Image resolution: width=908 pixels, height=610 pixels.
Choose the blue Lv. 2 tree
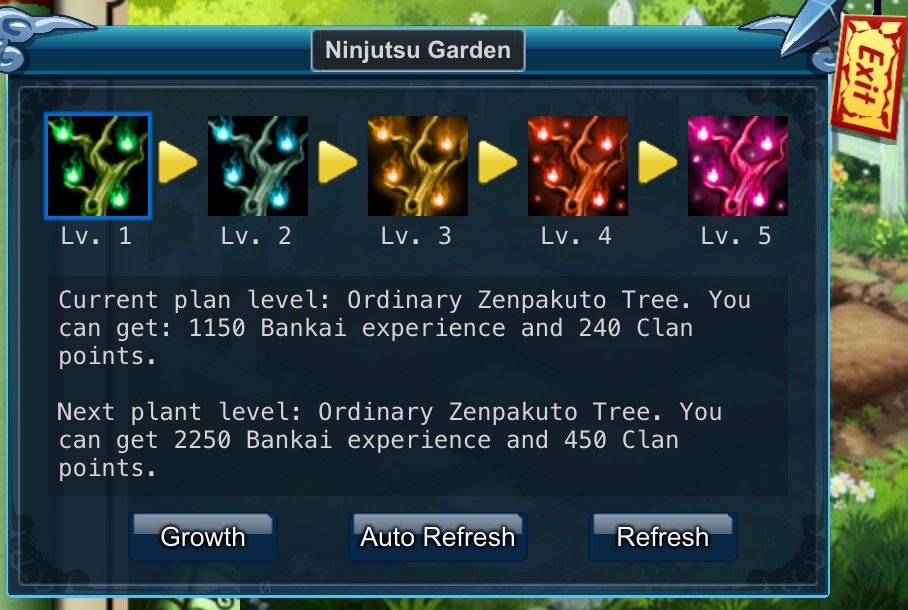point(258,166)
